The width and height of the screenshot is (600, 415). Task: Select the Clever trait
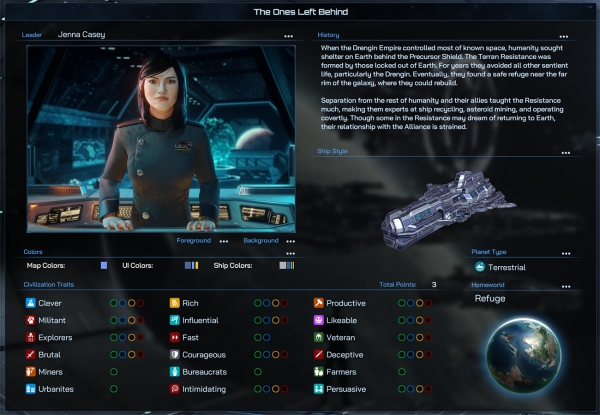point(50,302)
